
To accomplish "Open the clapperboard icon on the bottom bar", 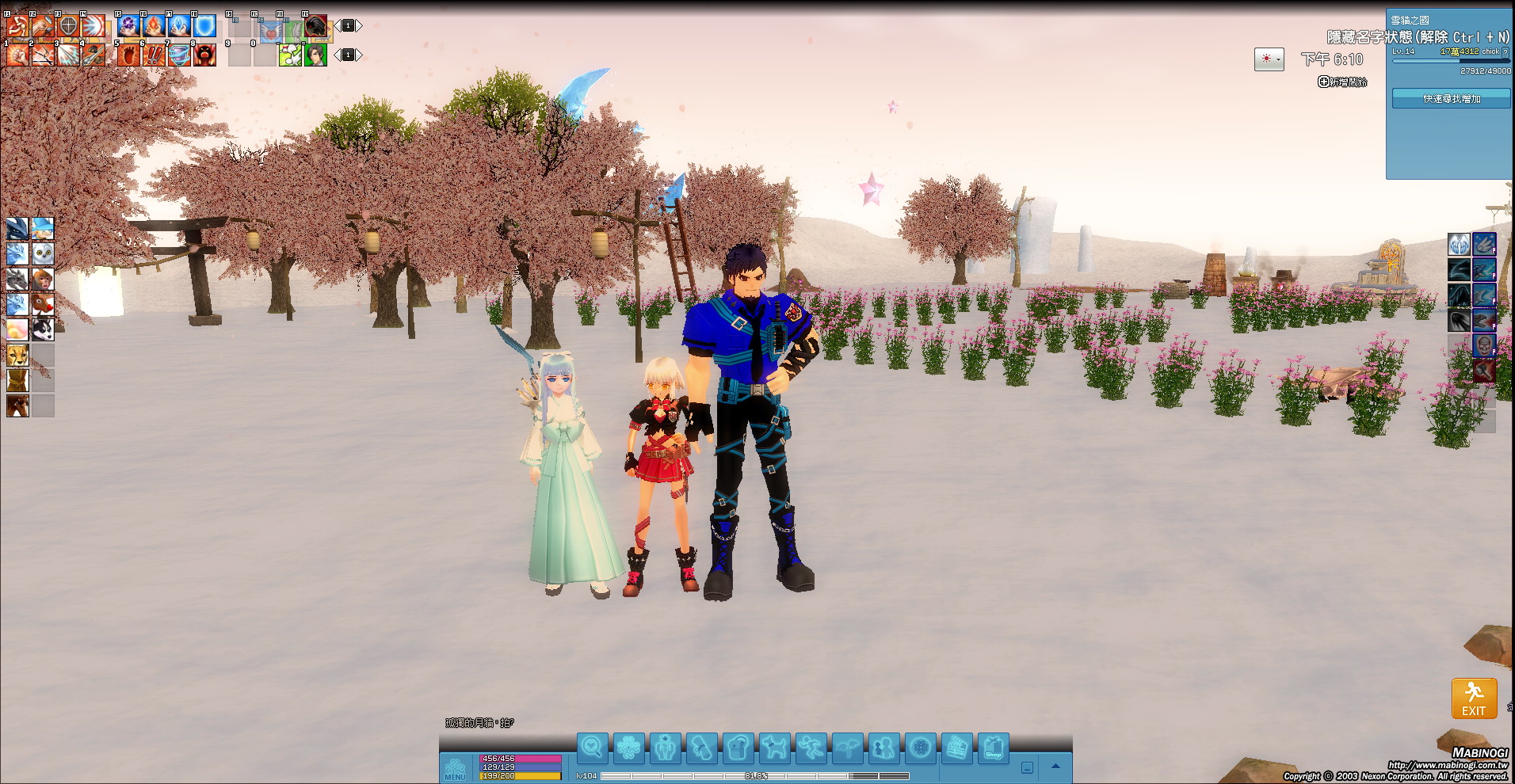I will (x=956, y=748).
